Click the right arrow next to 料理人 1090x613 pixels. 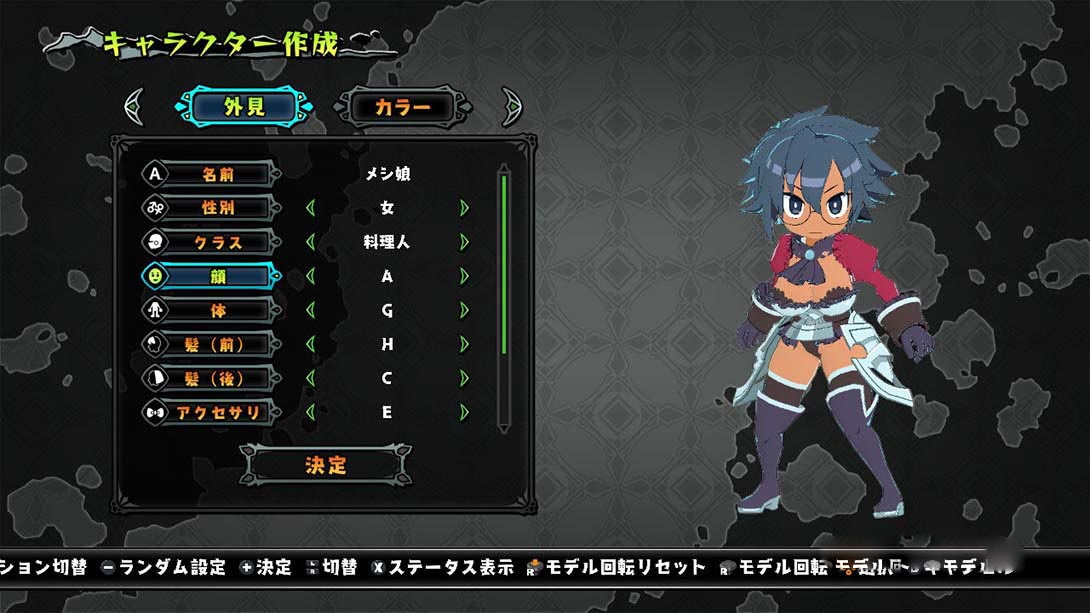pyautogui.click(x=464, y=242)
